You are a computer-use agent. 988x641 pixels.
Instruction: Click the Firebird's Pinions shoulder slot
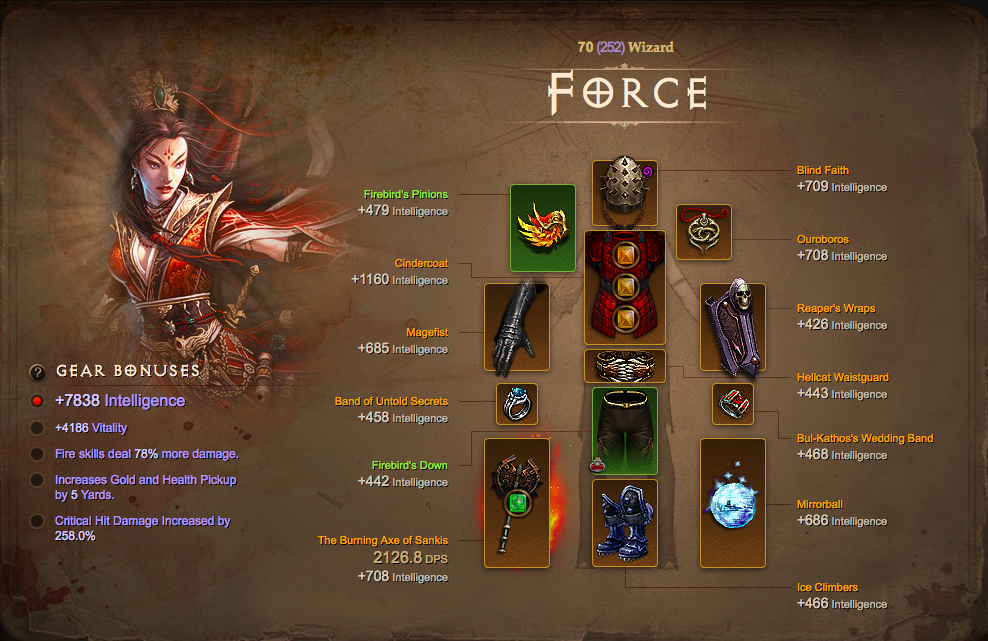[x=543, y=228]
